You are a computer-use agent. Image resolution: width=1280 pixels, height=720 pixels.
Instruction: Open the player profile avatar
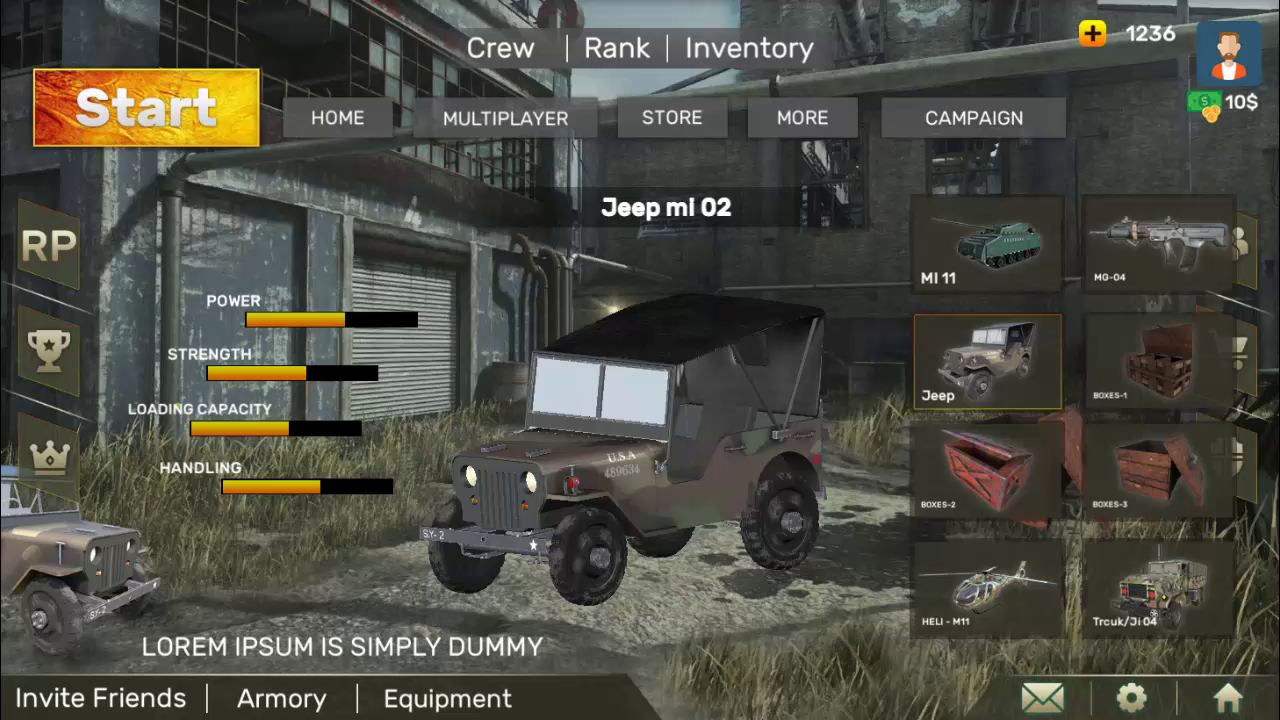click(x=1228, y=54)
